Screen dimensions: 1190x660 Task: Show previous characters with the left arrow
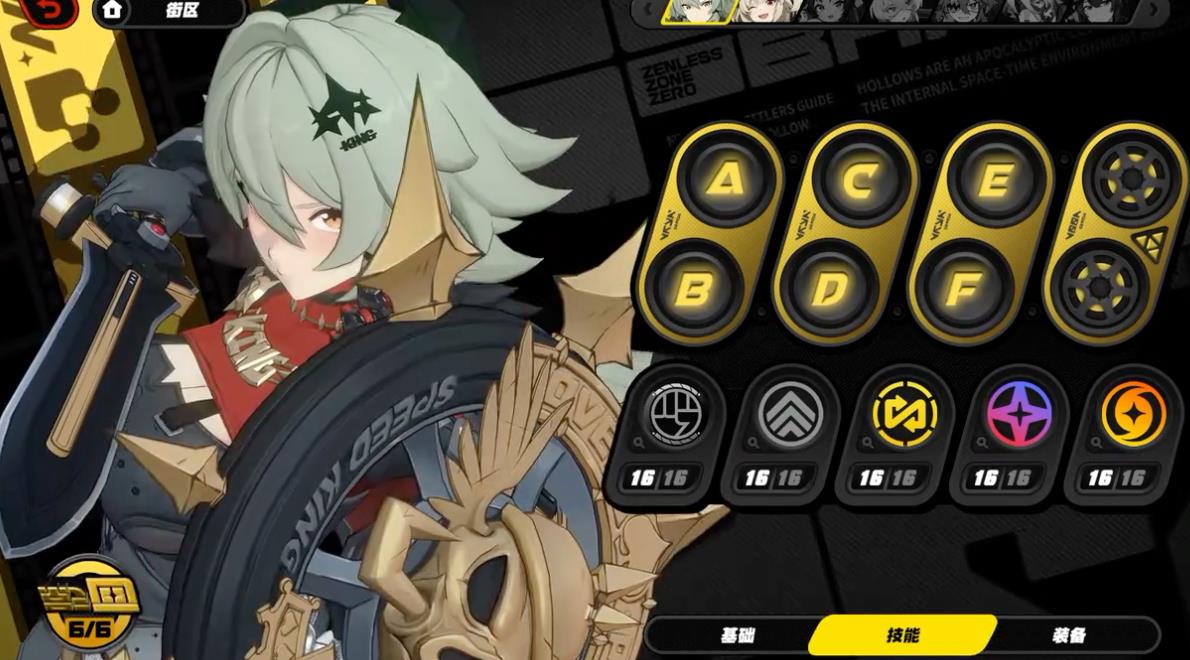pyautogui.click(x=648, y=10)
